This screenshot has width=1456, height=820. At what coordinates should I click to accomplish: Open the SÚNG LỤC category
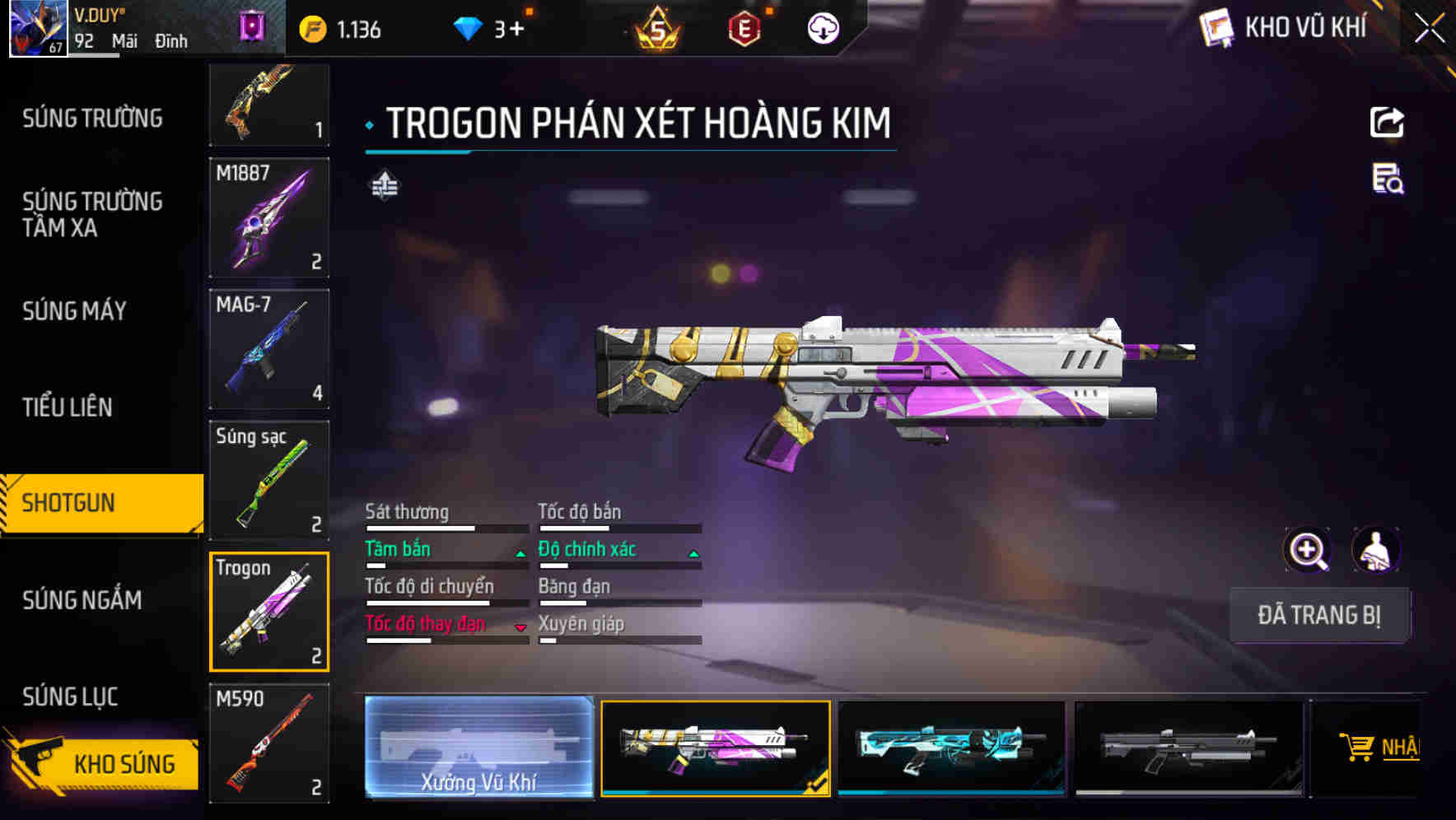(70, 697)
